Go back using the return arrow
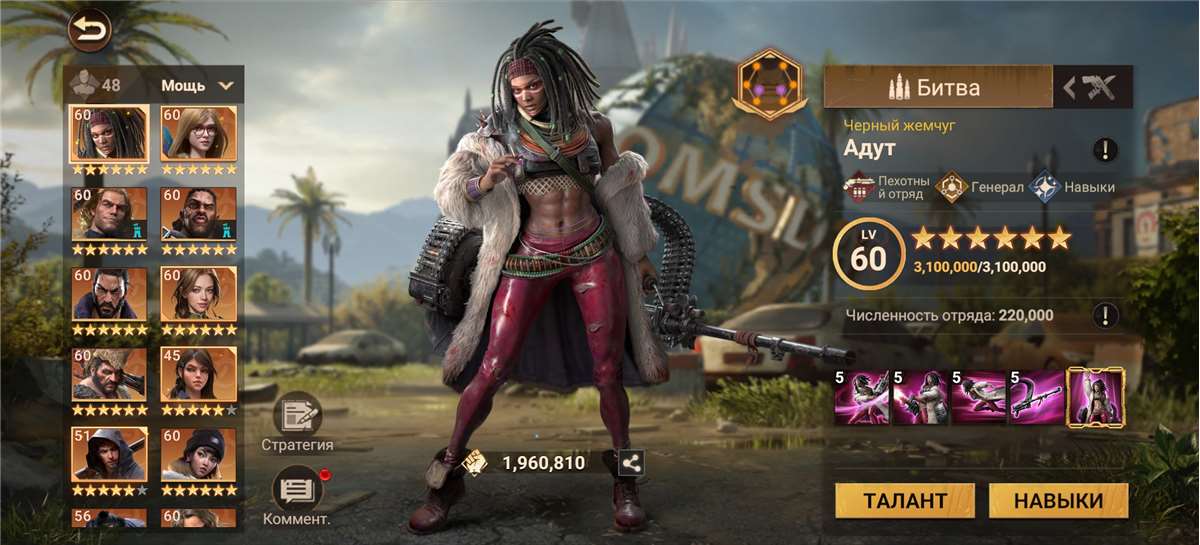The width and height of the screenshot is (1200, 545). click(89, 32)
